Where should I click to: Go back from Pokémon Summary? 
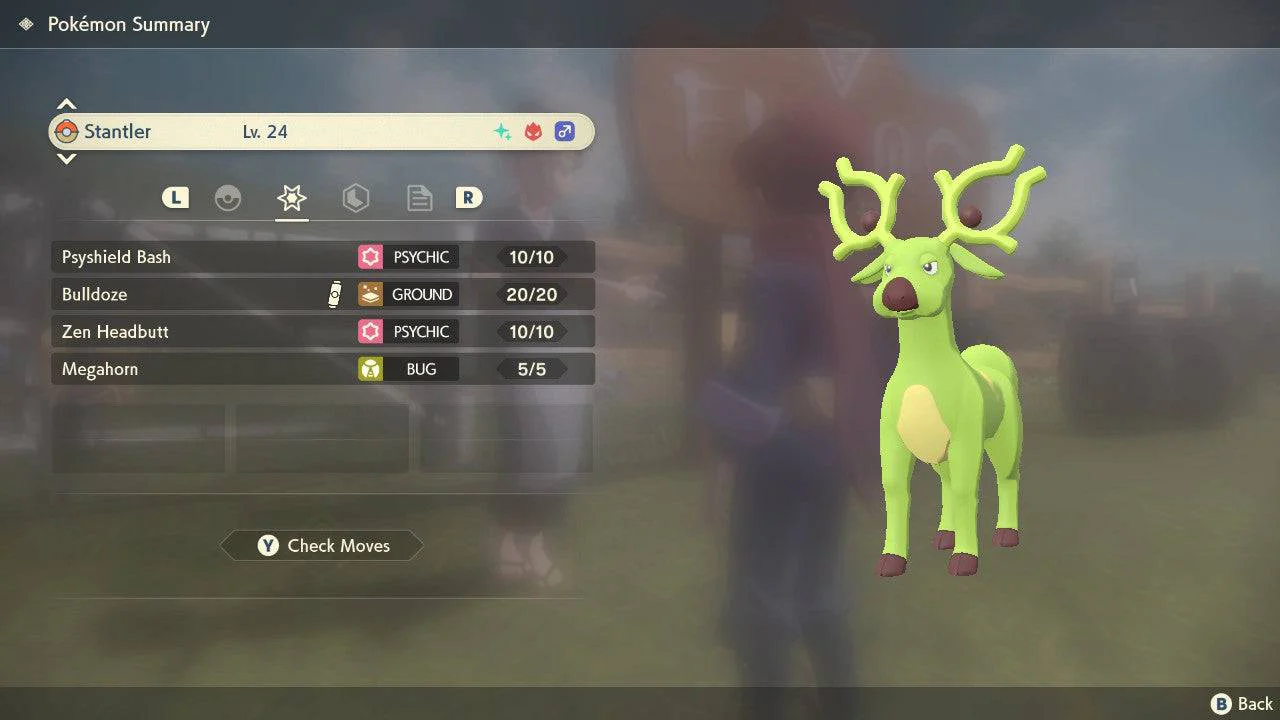click(1242, 704)
